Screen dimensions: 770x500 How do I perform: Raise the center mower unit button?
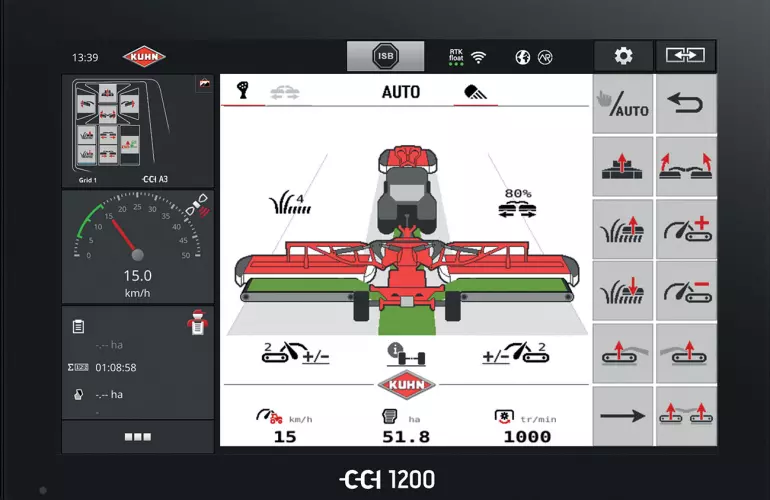(623, 165)
